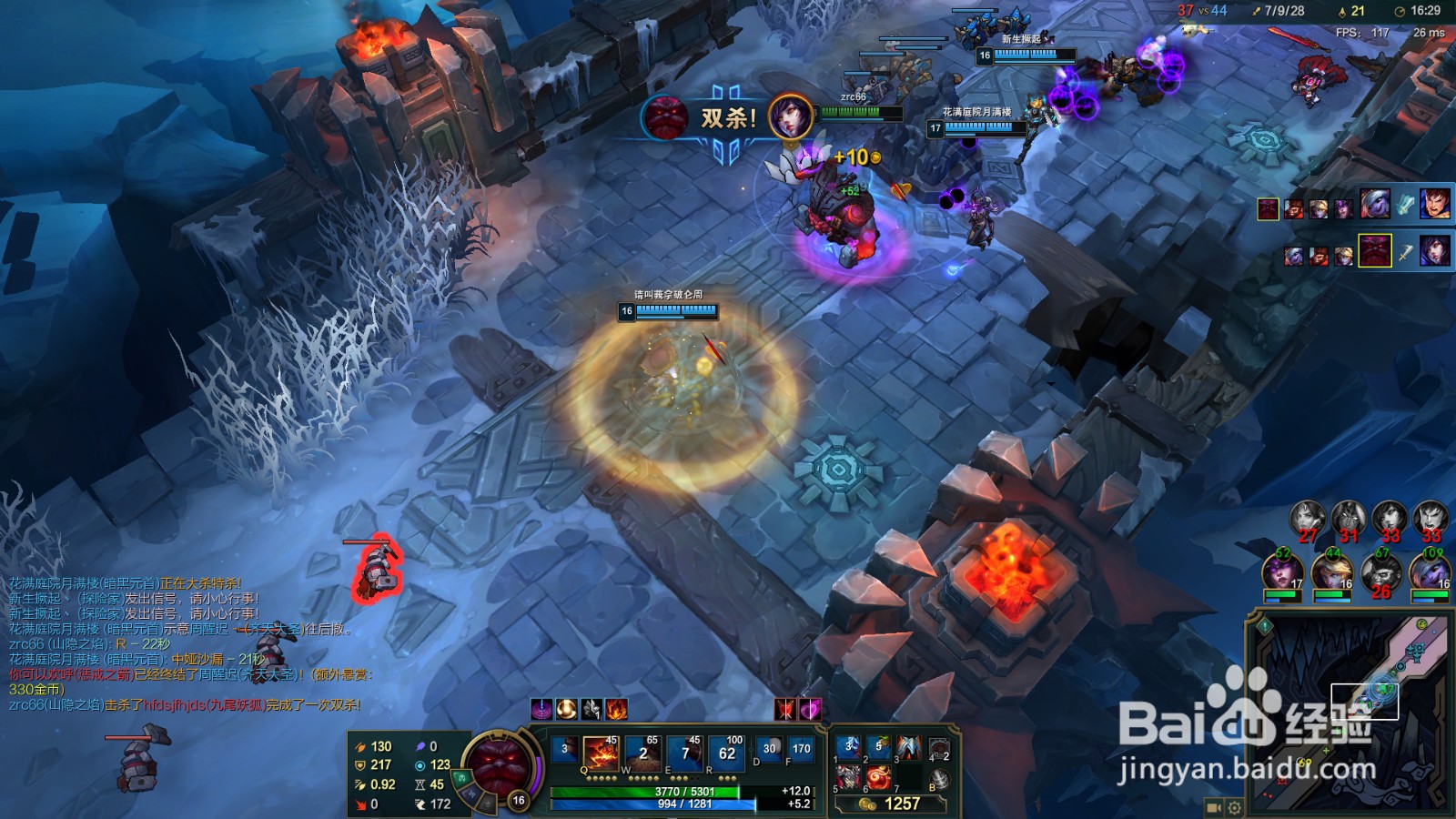The height and width of the screenshot is (819, 1456).
Task: Select the W ability on cooldown
Action: coord(642,755)
